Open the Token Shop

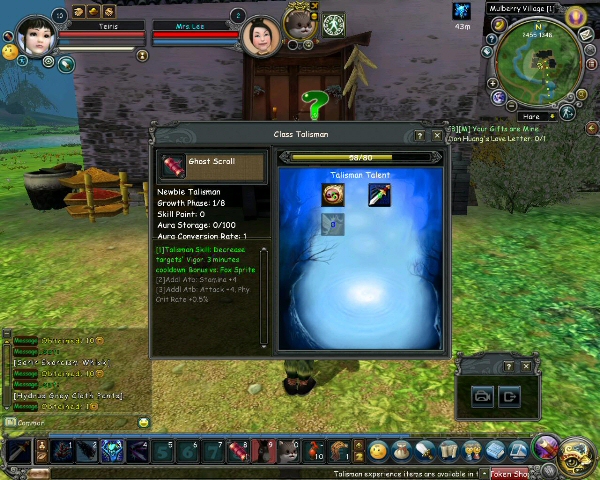(511, 474)
